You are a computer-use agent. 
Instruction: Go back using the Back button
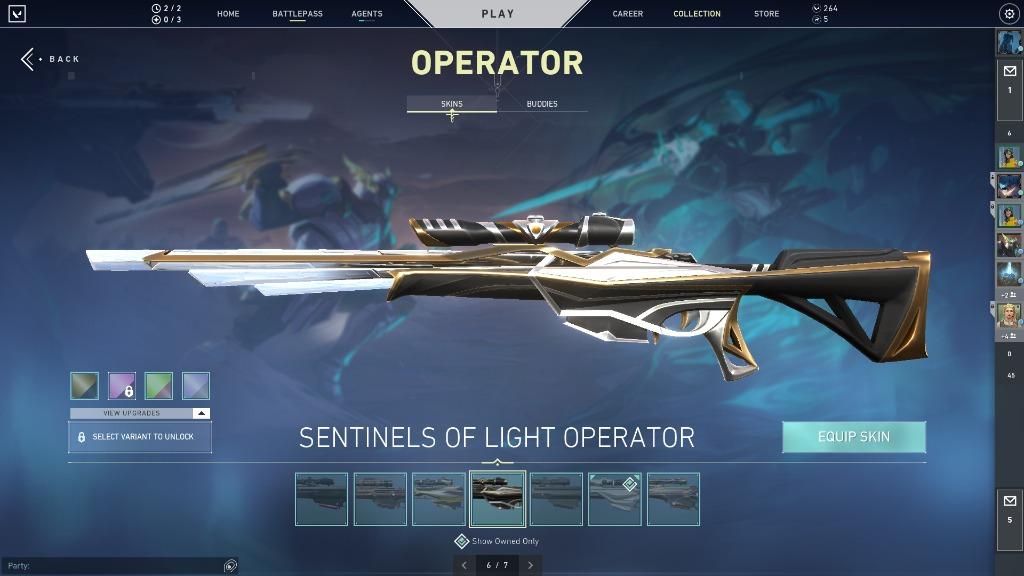[52, 59]
